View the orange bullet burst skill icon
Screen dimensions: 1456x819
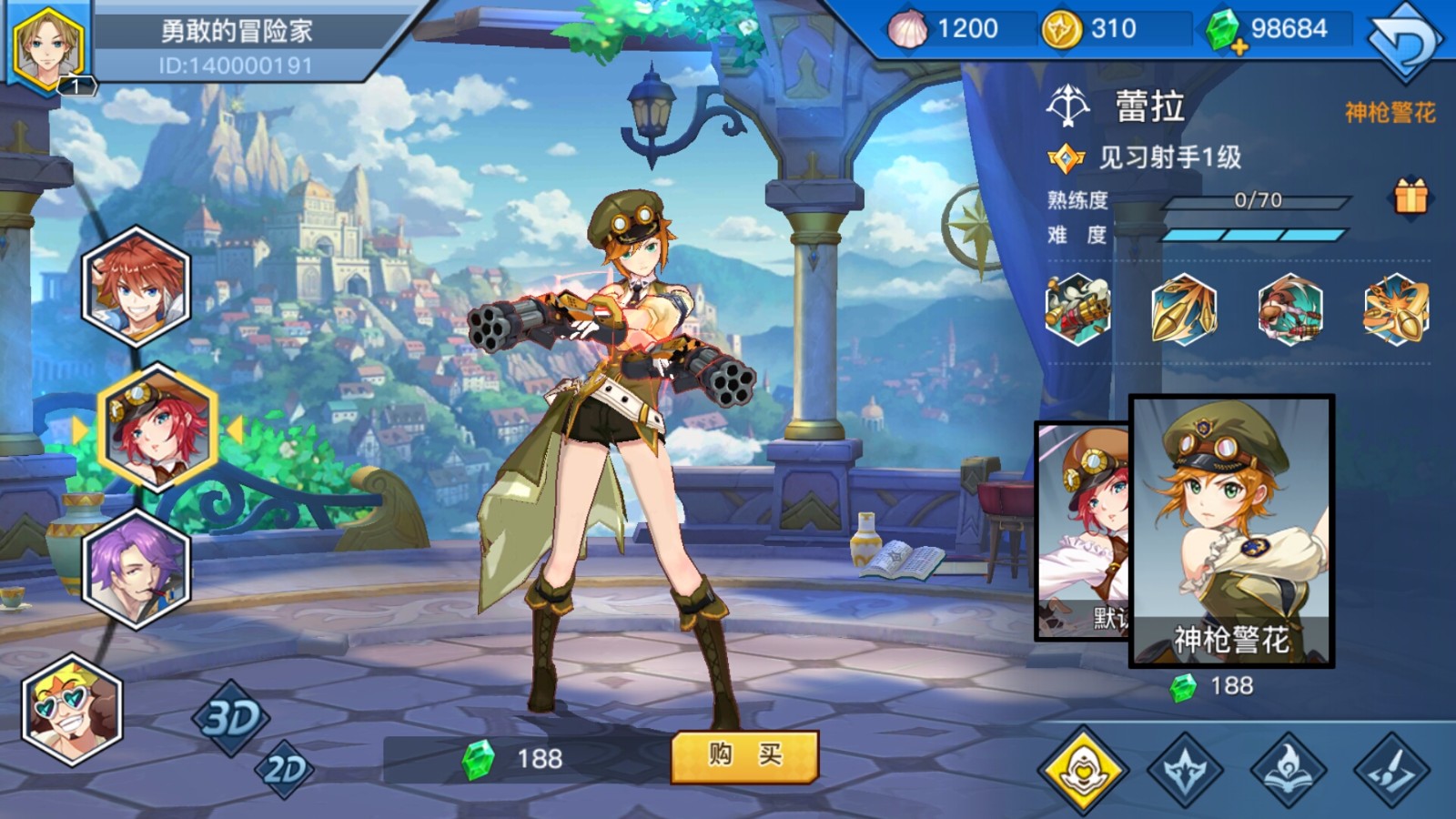click(x=1396, y=309)
